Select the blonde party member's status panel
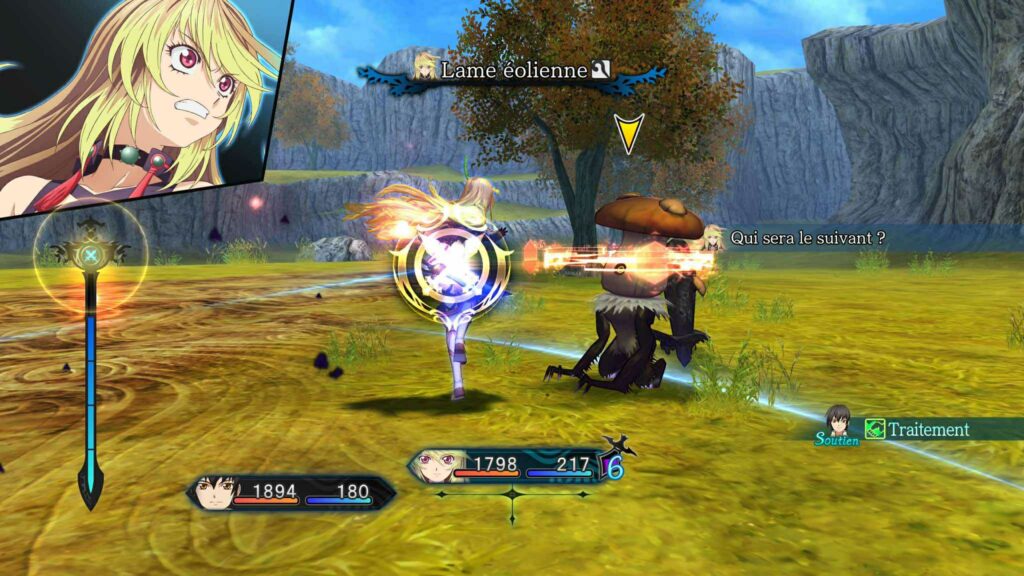The height and width of the screenshot is (576, 1024). coord(510,466)
